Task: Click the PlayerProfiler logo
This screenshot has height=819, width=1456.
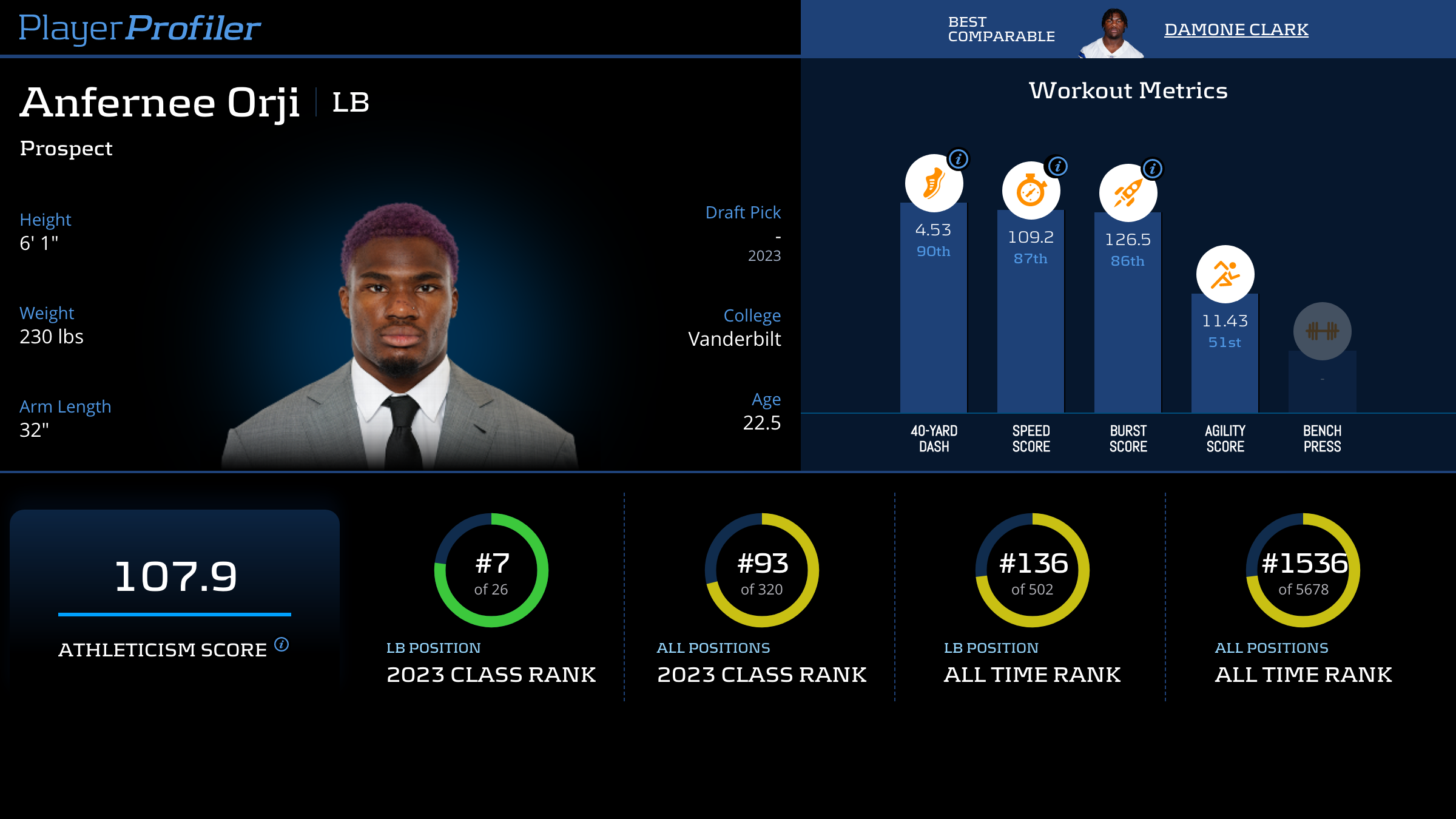Action: pos(140,28)
